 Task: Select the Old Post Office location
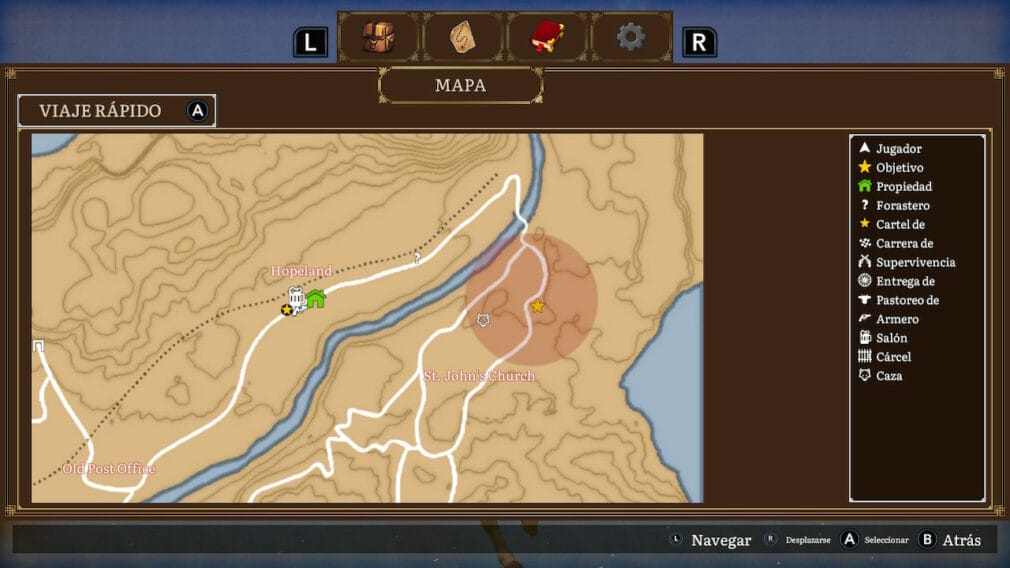[109, 468]
